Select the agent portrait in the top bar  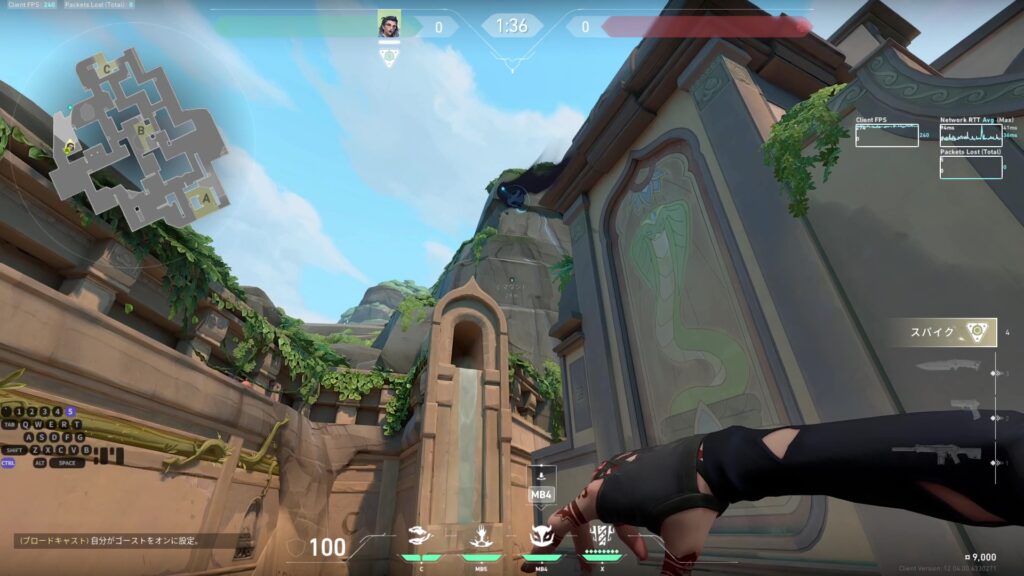389,26
